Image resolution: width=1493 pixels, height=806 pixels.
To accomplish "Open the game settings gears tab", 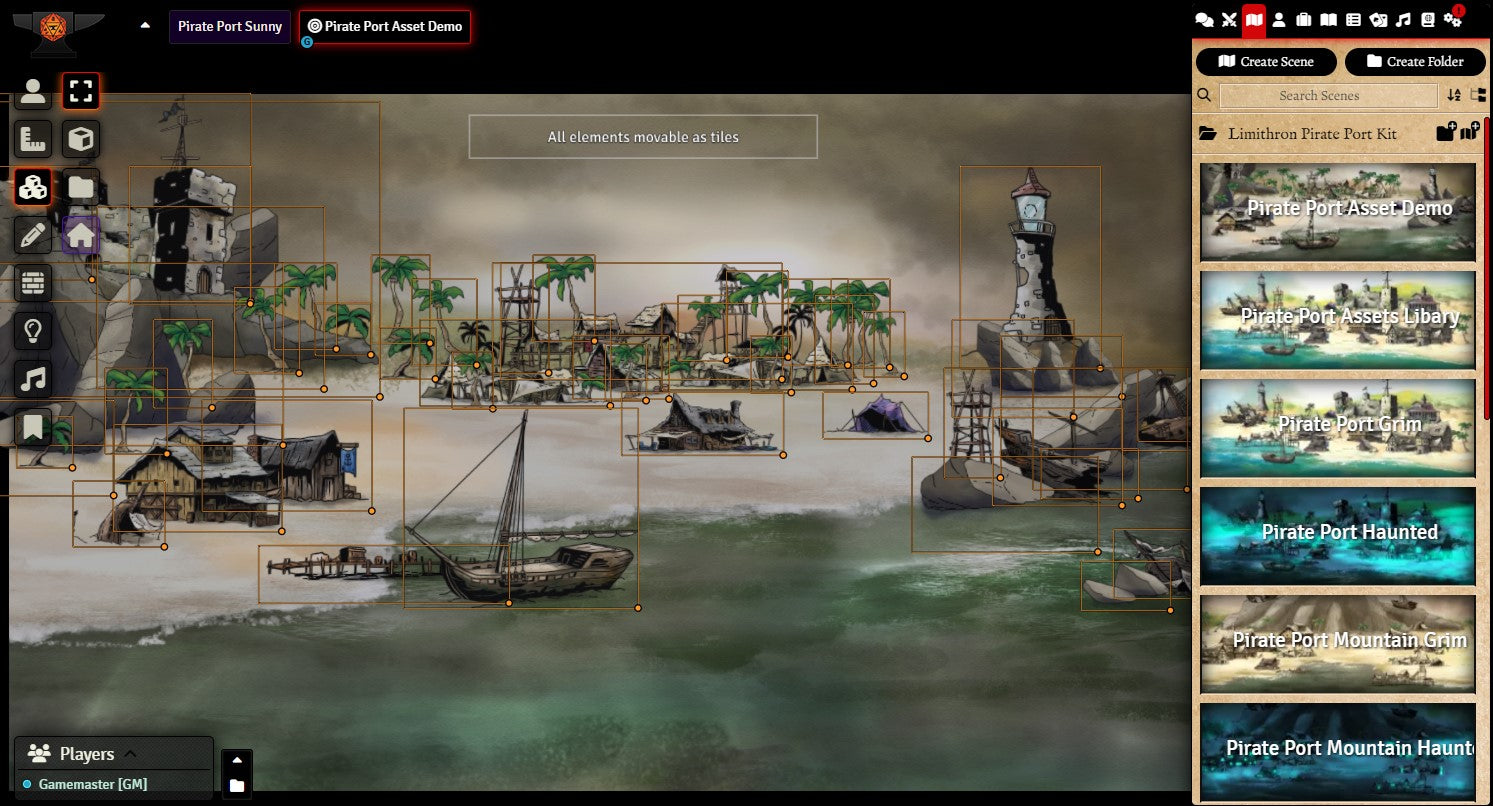I will point(1452,20).
